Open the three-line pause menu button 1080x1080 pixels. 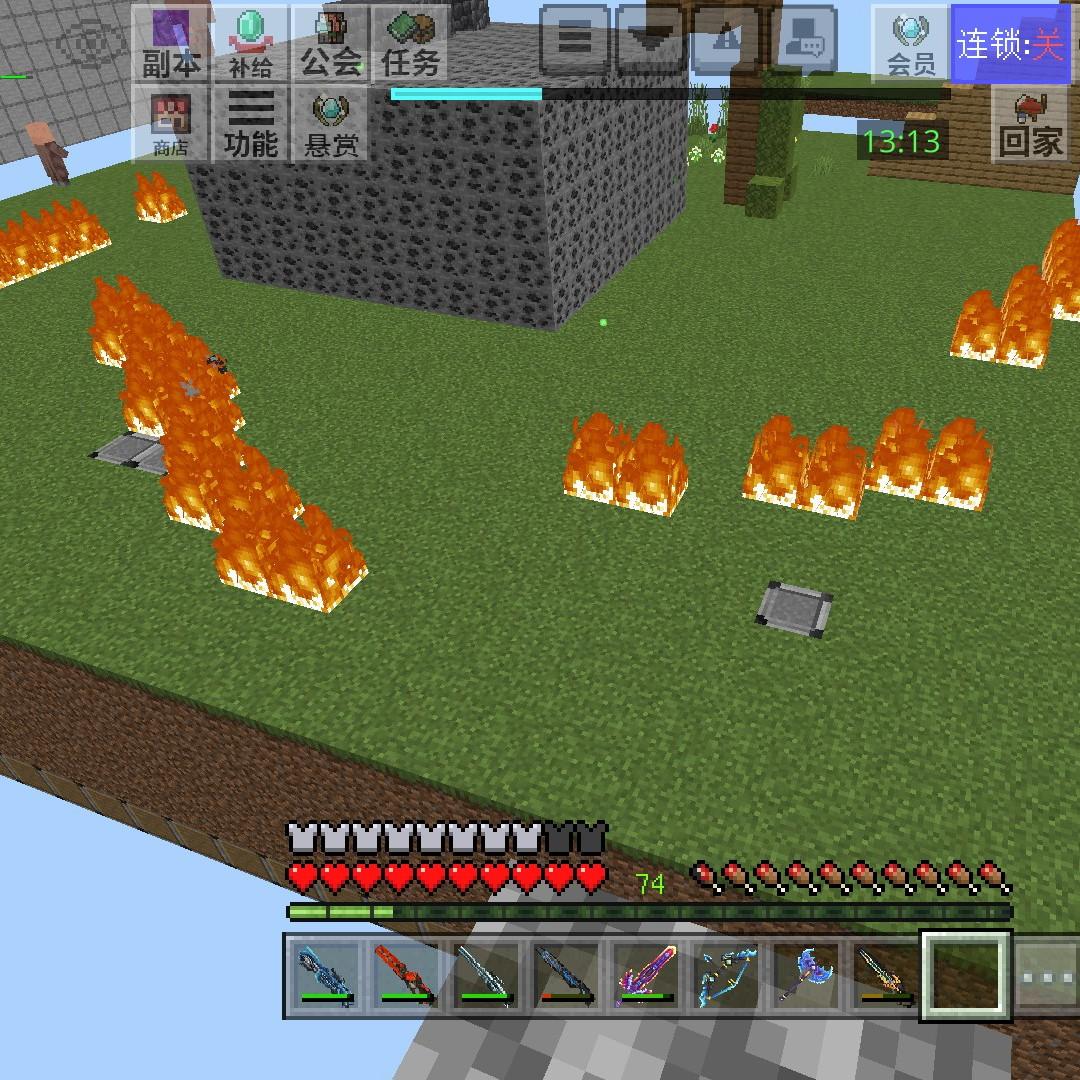pos(575,40)
